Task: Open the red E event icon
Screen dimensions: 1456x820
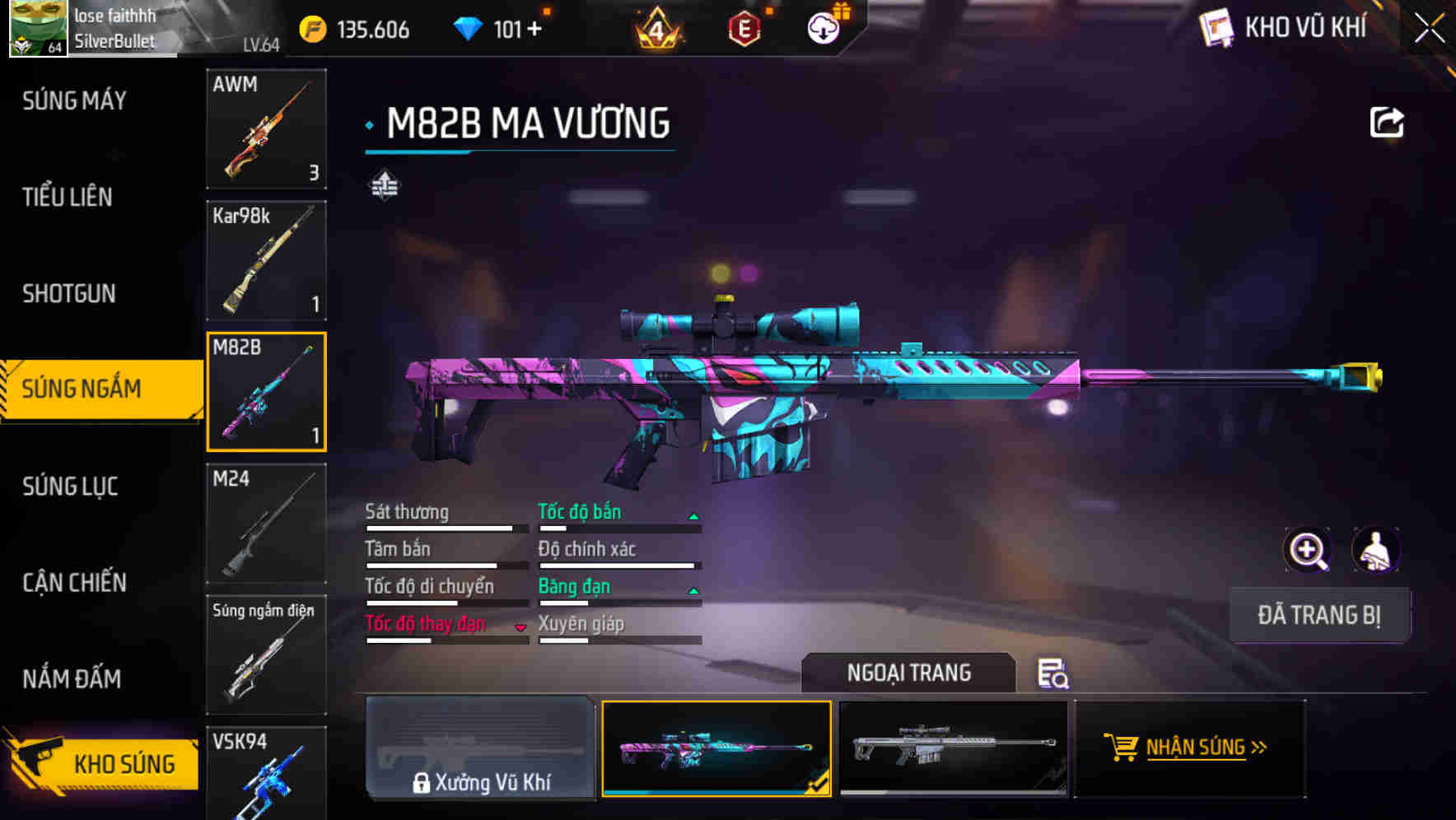Action: (744, 29)
